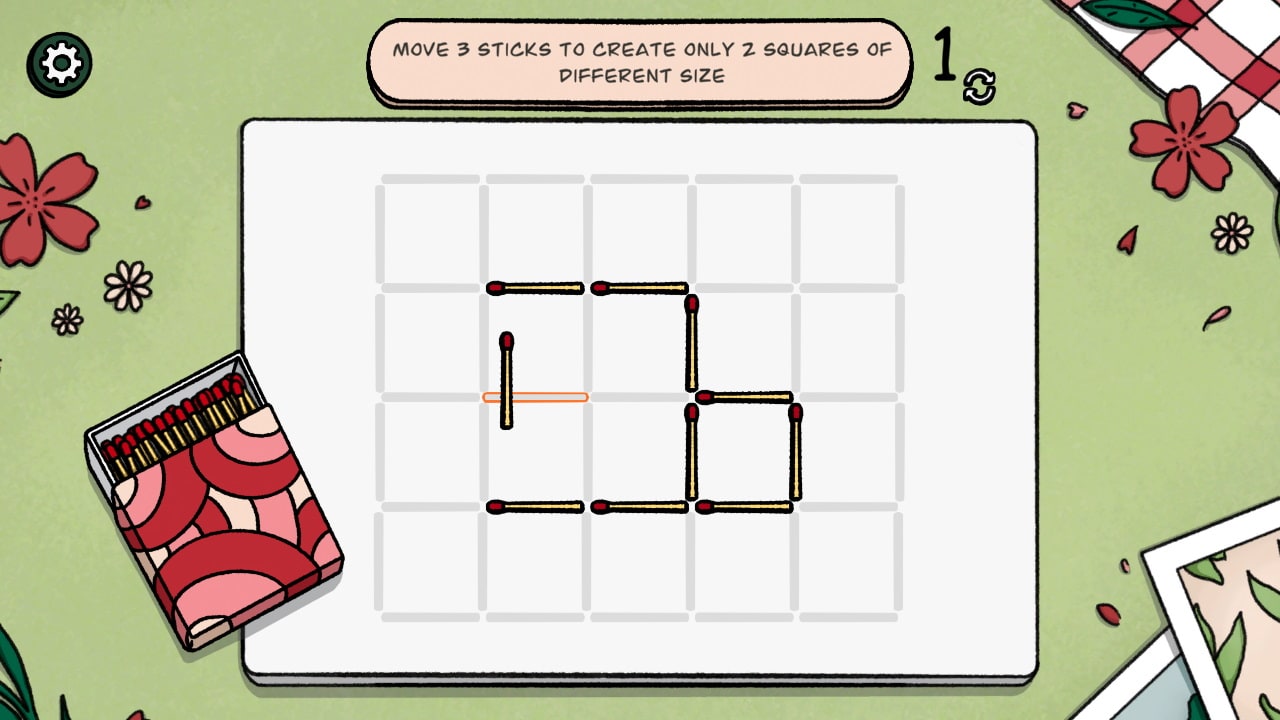Pick the bottom-left horizontal matchstick
1280x720 pixels.
pos(535,507)
